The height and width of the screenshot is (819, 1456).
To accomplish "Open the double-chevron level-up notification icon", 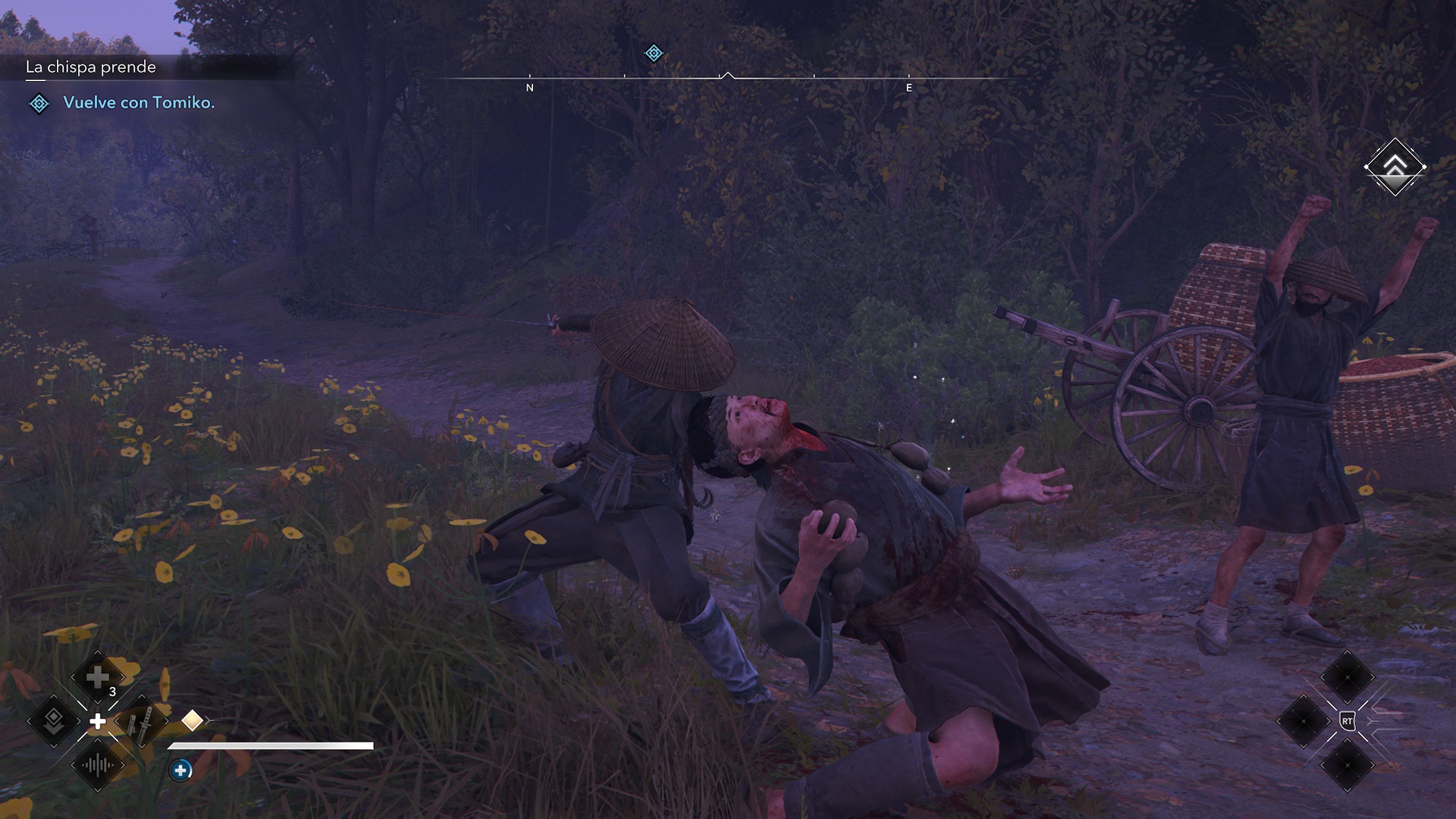I will coord(1395,167).
